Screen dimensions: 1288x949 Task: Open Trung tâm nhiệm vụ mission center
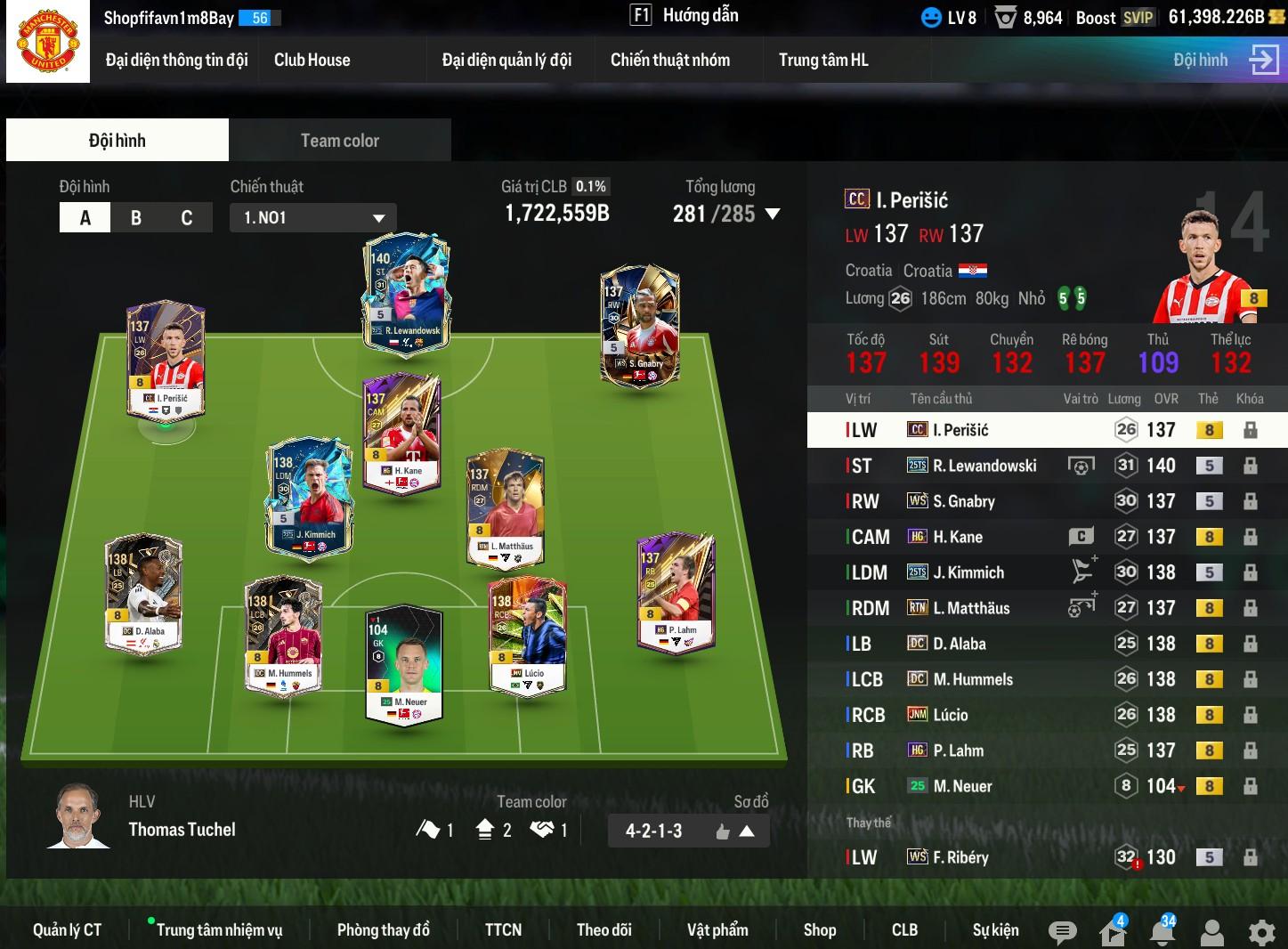(219, 930)
